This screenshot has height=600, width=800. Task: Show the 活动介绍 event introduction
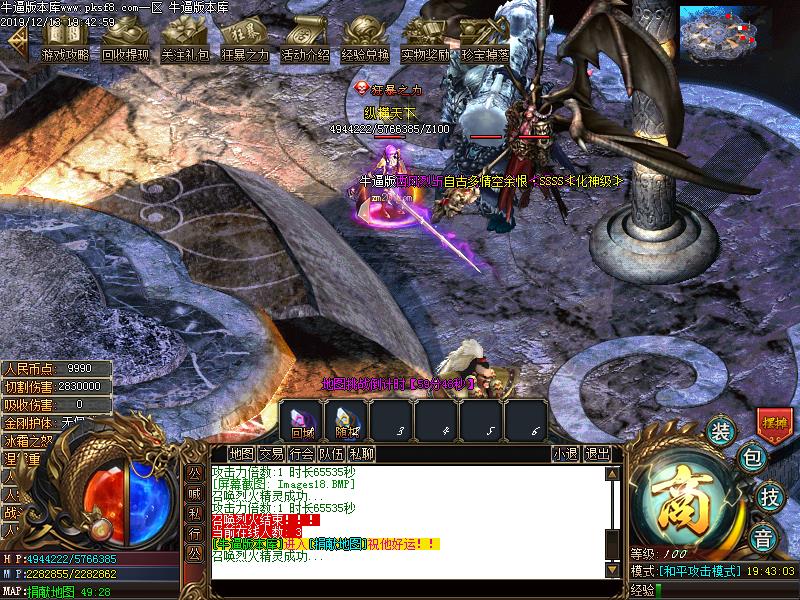(305, 42)
